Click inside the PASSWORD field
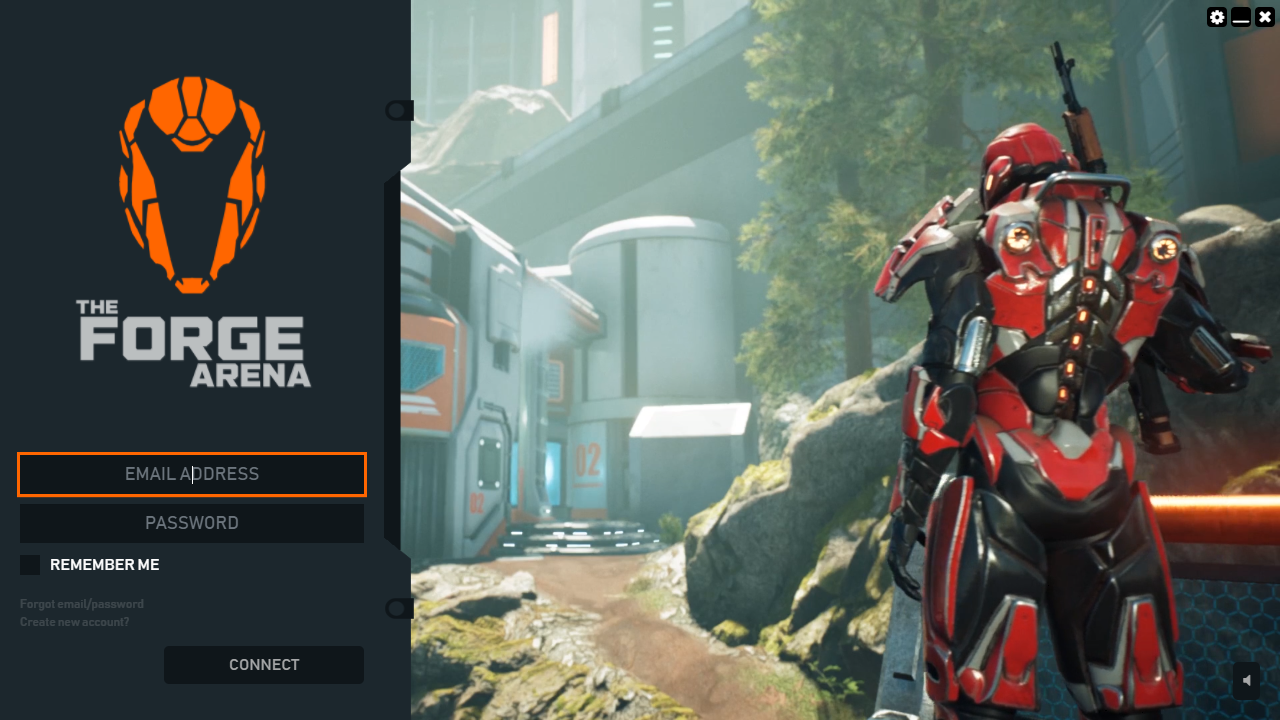 click(192, 522)
